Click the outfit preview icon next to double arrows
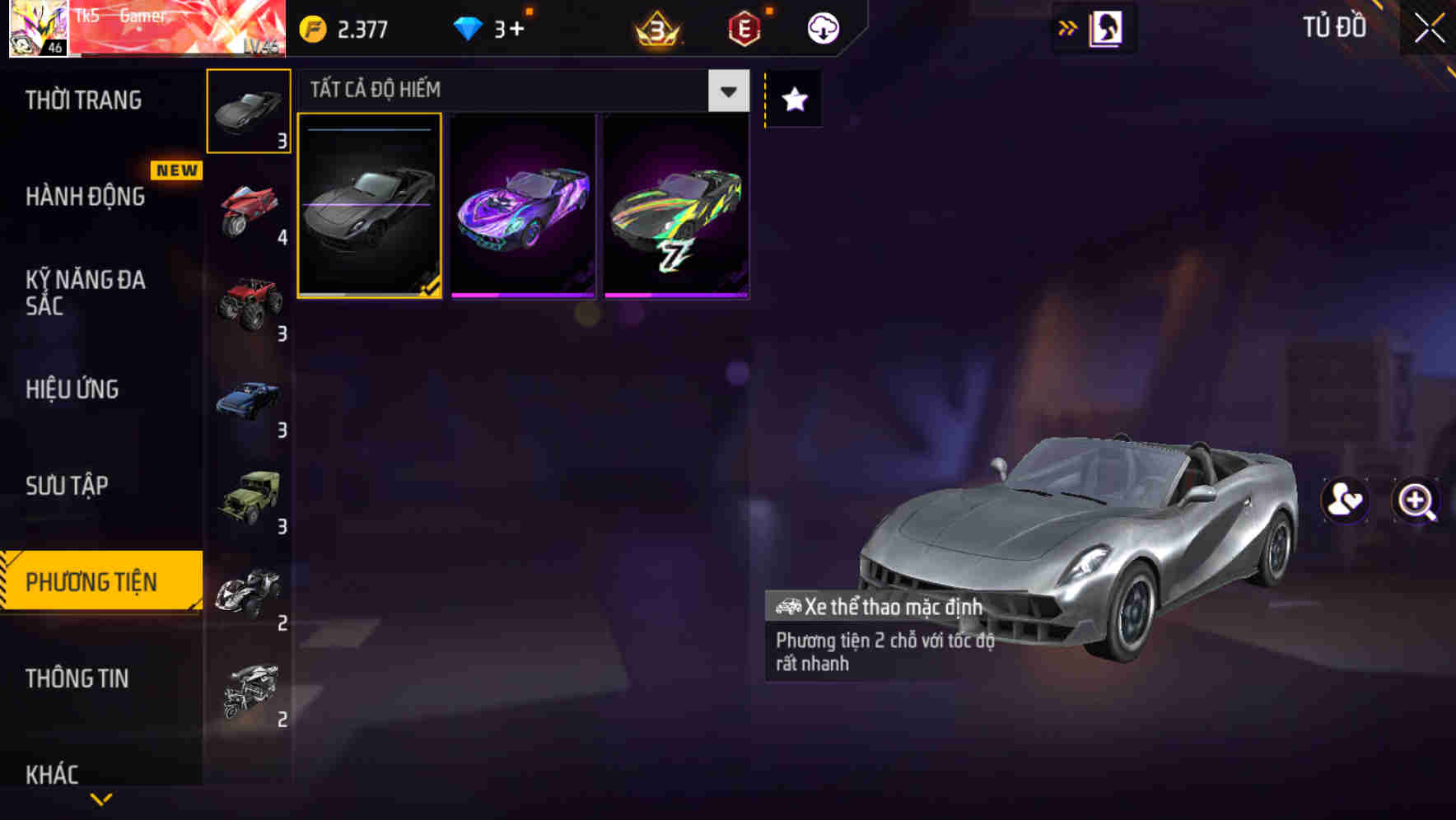1456x820 pixels. point(1106,26)
